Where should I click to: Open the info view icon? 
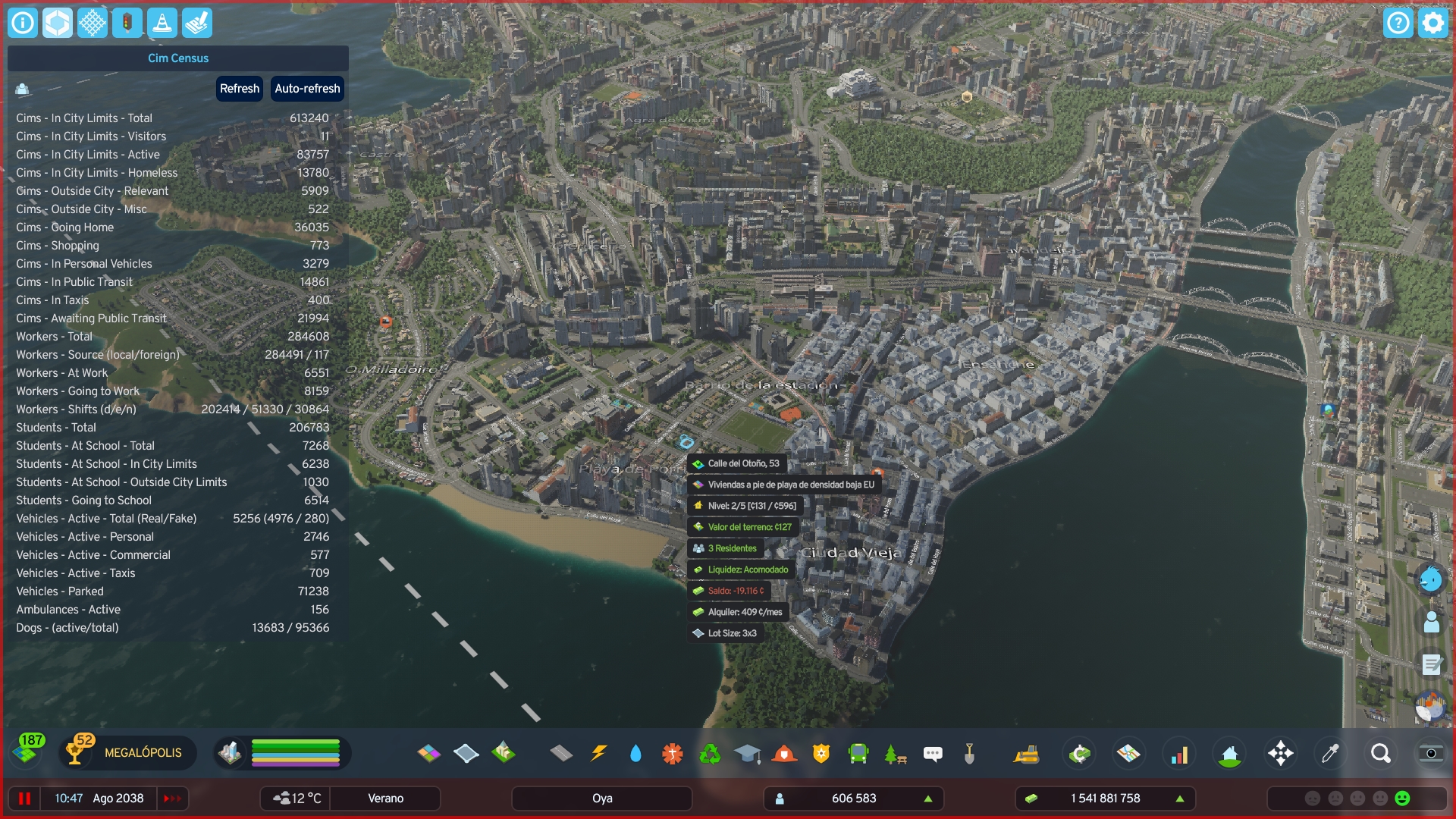(x=23, y=23)
